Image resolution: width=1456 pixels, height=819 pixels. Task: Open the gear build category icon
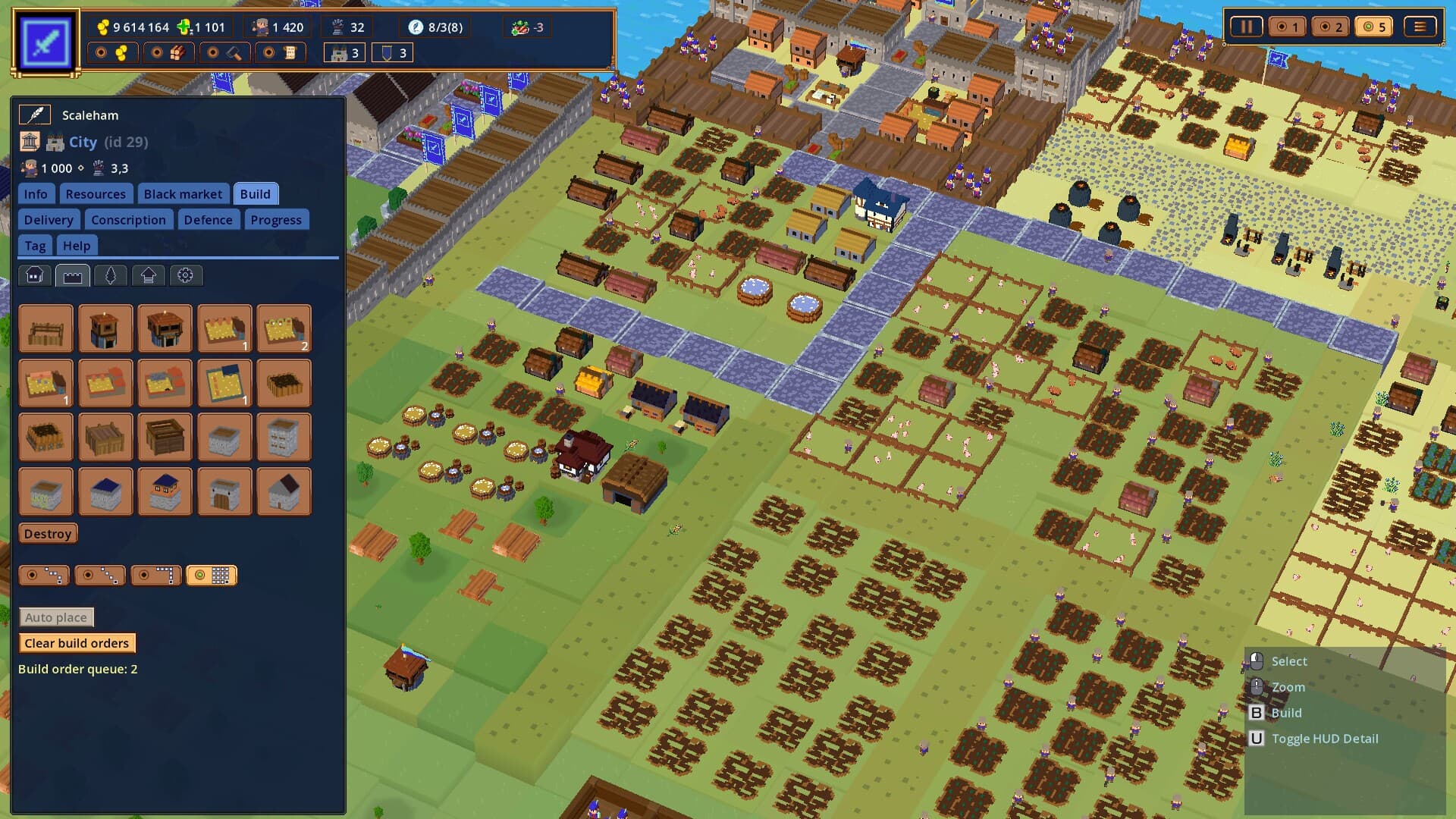(x=187, y=275)
